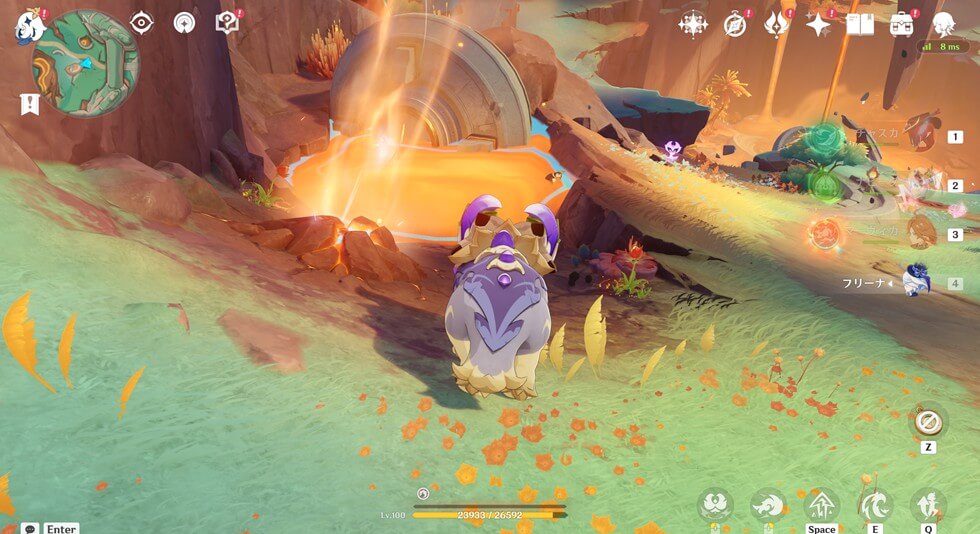Use the compass gadget above Z
Screen dimensions: 980x534
point(928,421)
